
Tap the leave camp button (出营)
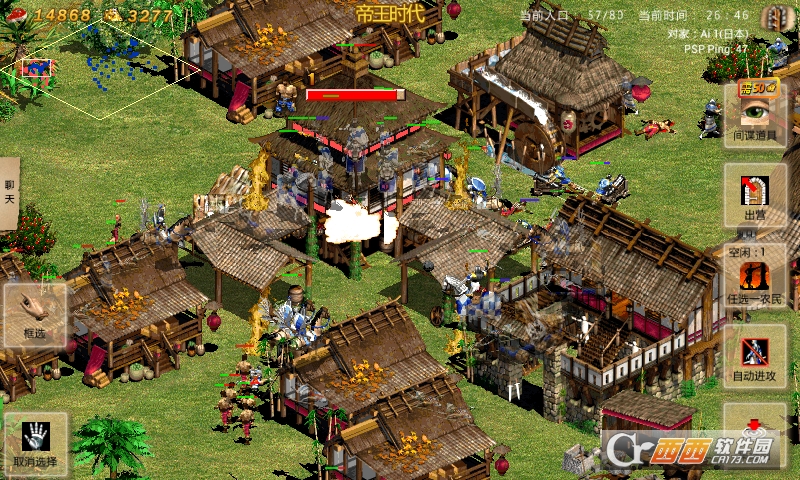click(x=755, y=195)
